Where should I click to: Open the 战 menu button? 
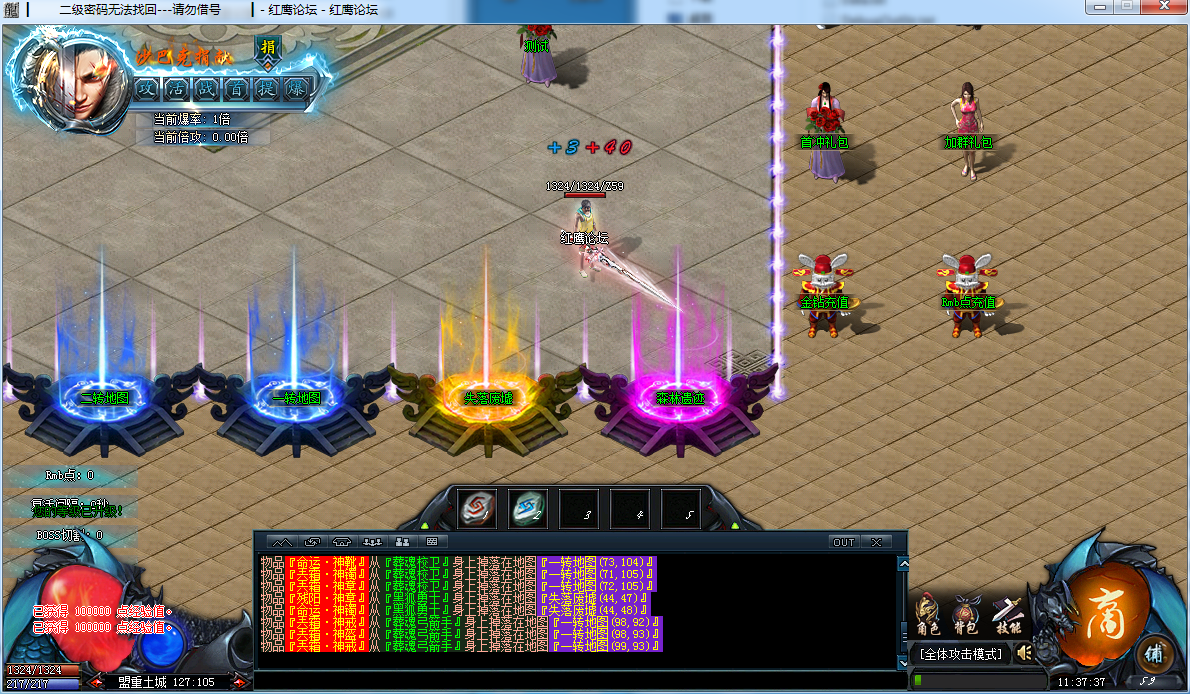click(206, 88)
